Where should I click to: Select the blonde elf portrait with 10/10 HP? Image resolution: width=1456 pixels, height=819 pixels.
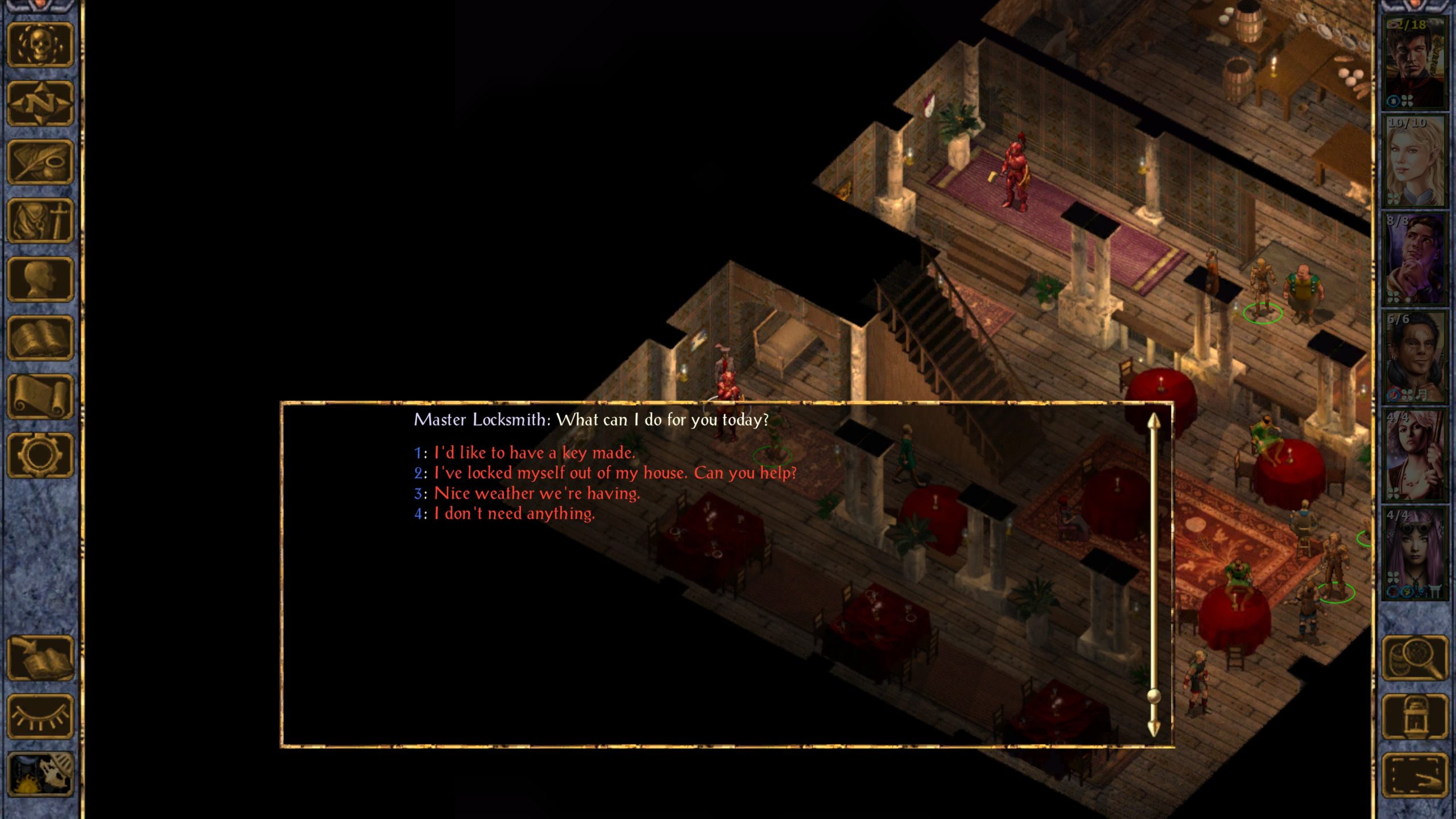pos(1414,161)
